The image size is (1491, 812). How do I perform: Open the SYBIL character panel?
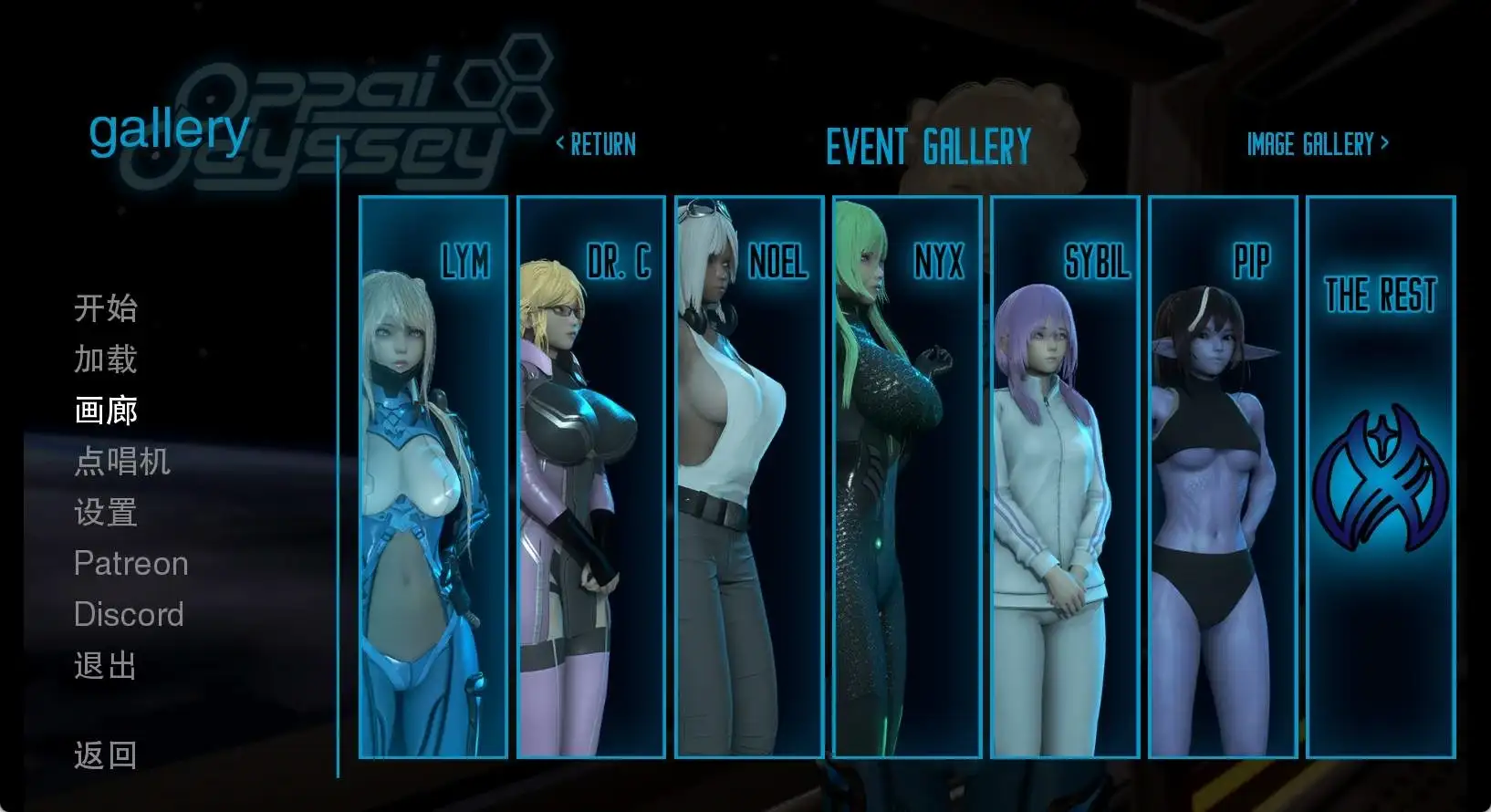click(x=1064, y=476)
